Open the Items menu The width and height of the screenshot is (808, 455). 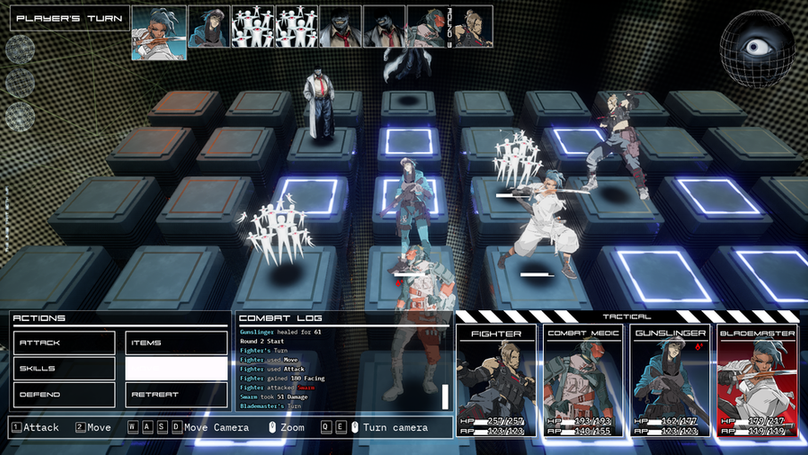click(x=176, y=343)
